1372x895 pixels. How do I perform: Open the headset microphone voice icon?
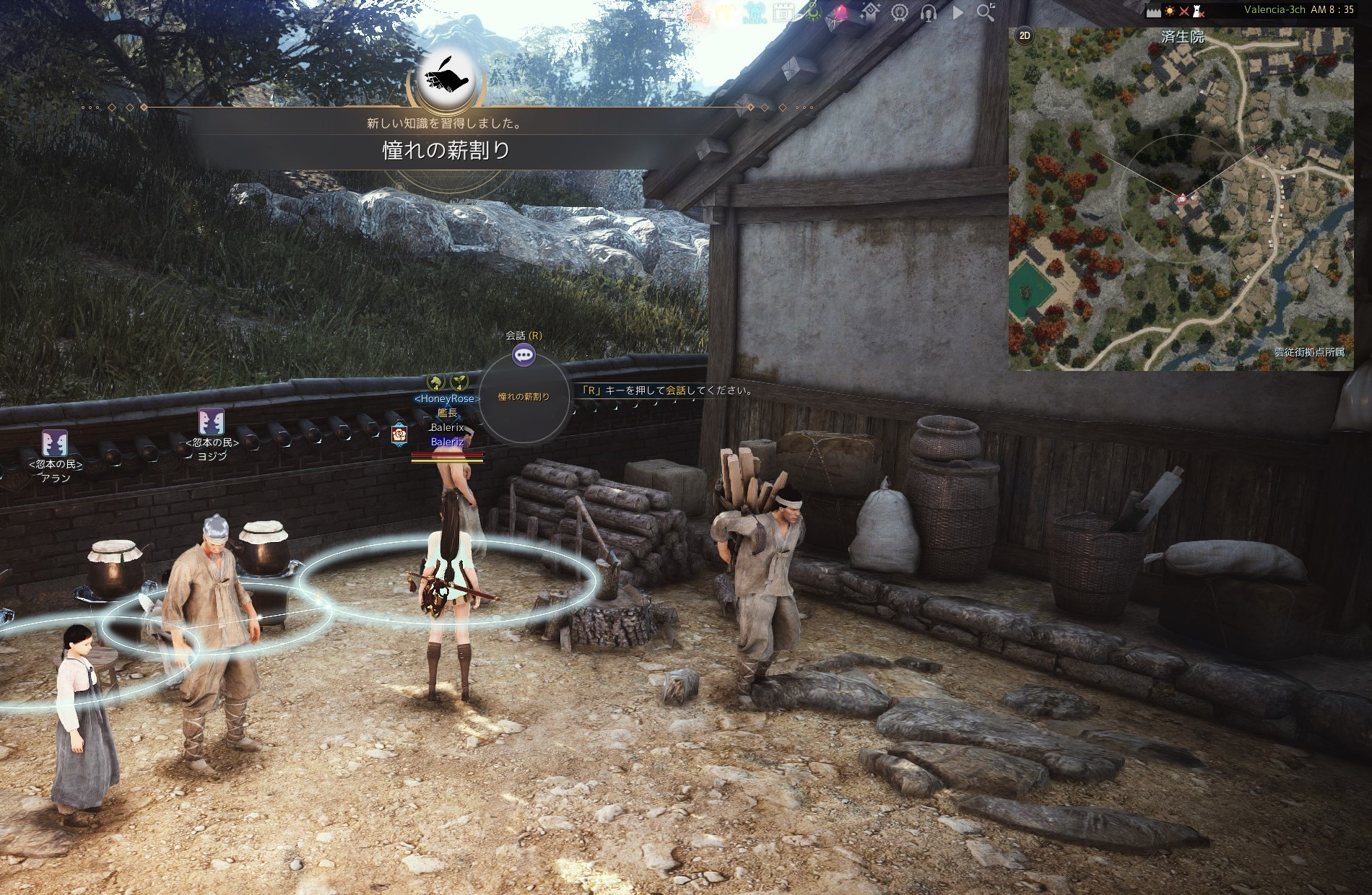(x=929, y=12)
